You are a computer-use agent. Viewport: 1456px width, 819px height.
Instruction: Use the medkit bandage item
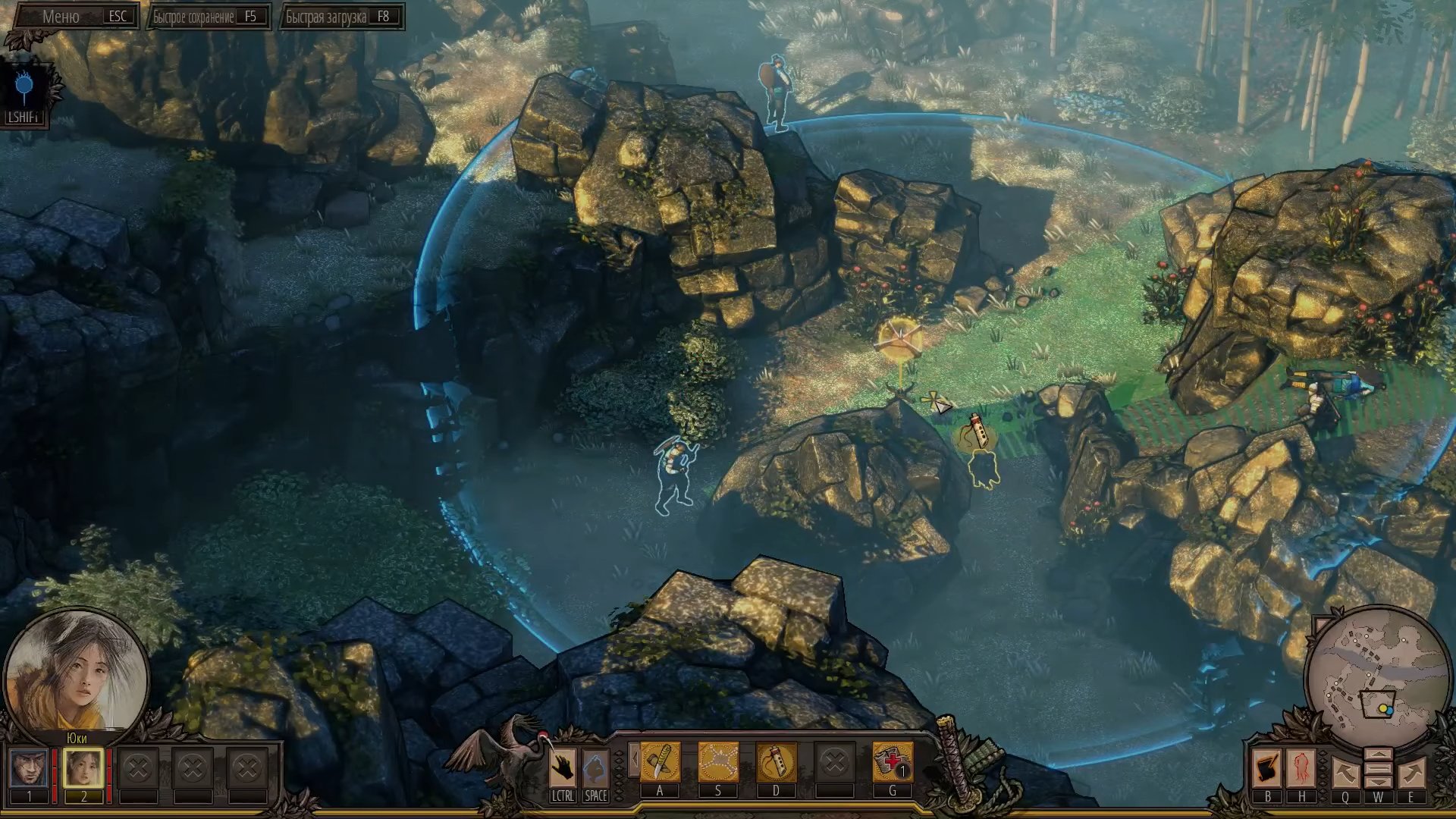(x=892, y=762)
